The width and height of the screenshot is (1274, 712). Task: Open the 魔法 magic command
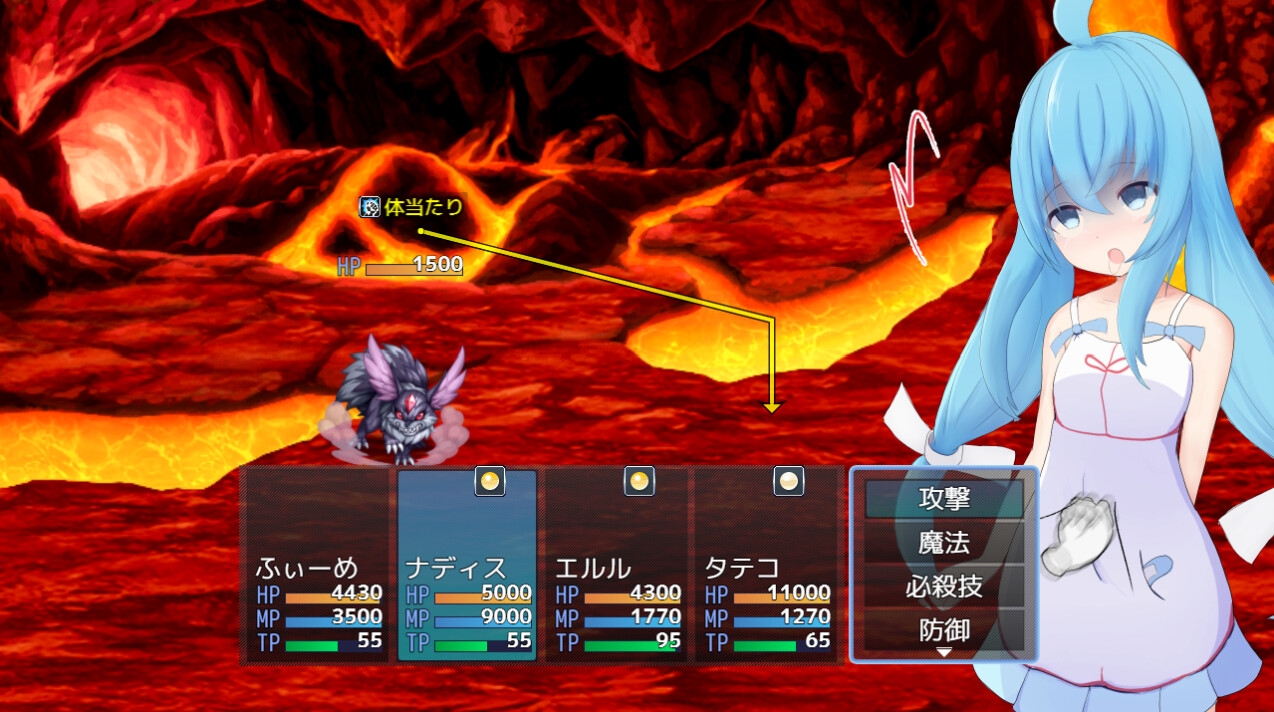coord(944,542)
